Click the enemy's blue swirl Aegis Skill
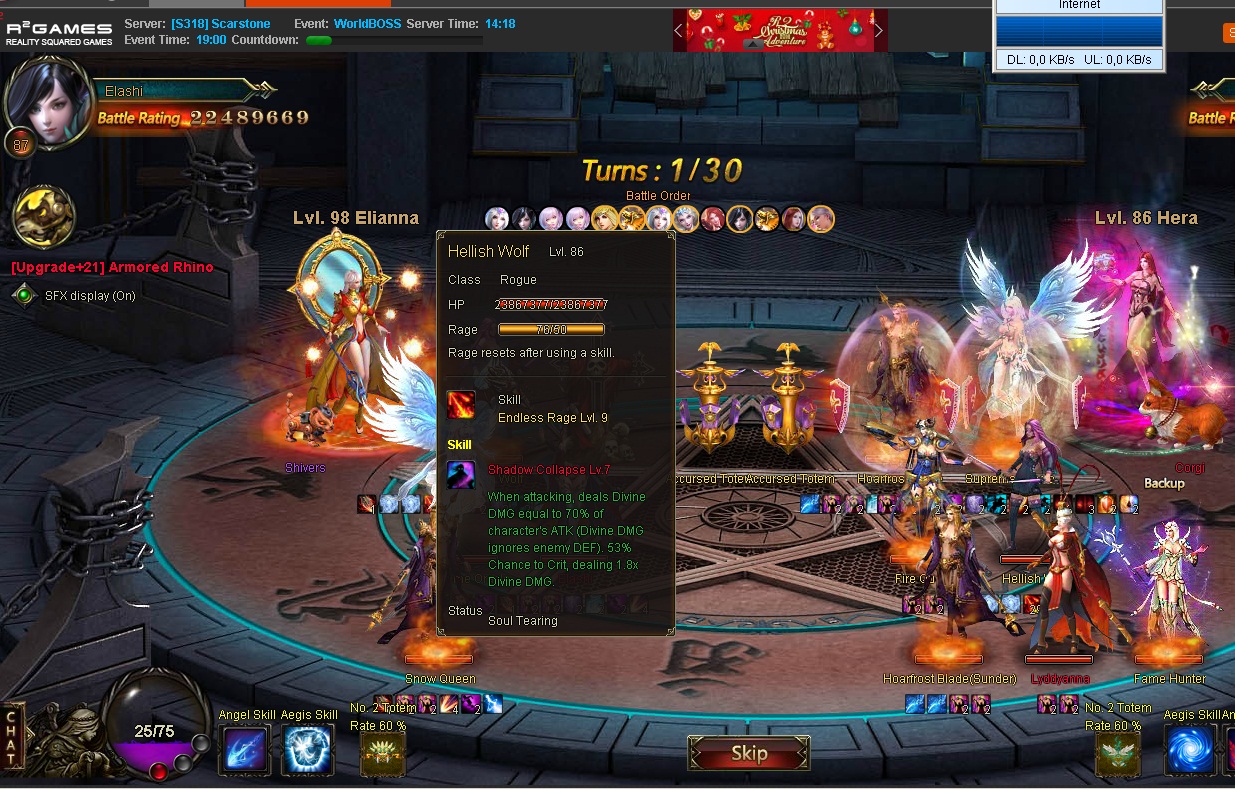This screenshot has width=1235, height=790. coord(1190,750)
